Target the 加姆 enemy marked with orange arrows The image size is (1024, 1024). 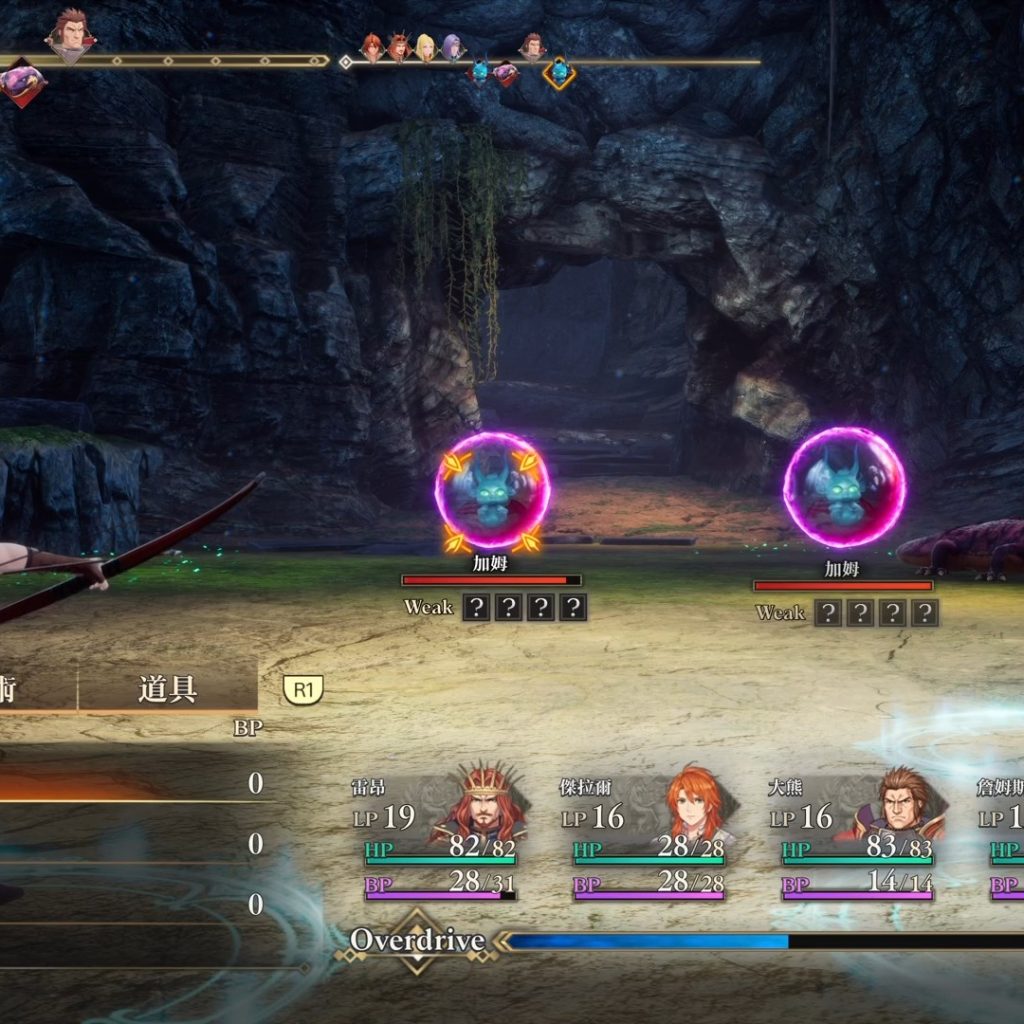coord(491,491)
